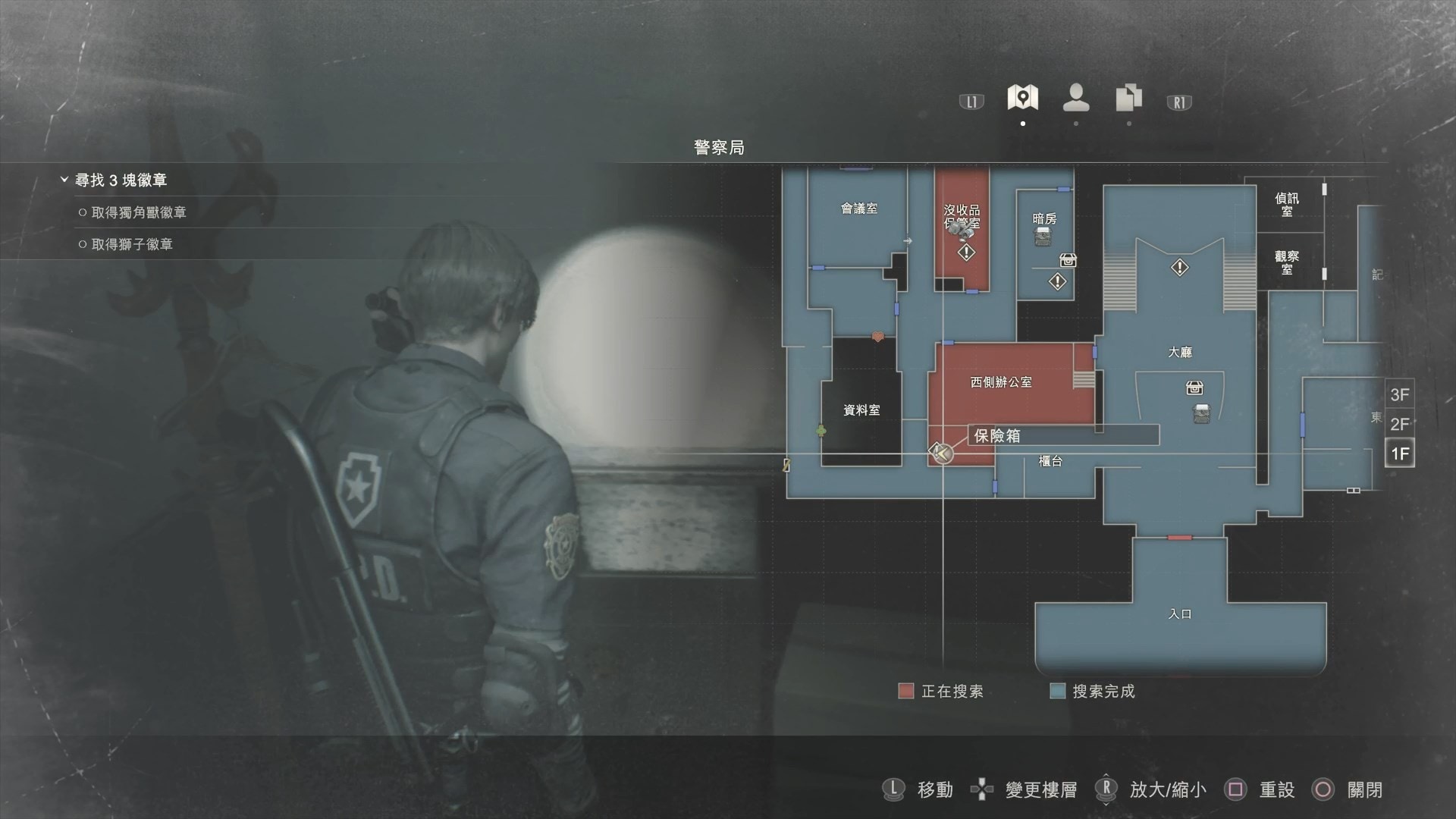
Task: Click the 保險箱 safe marker on map
Action: pos(941,453)
